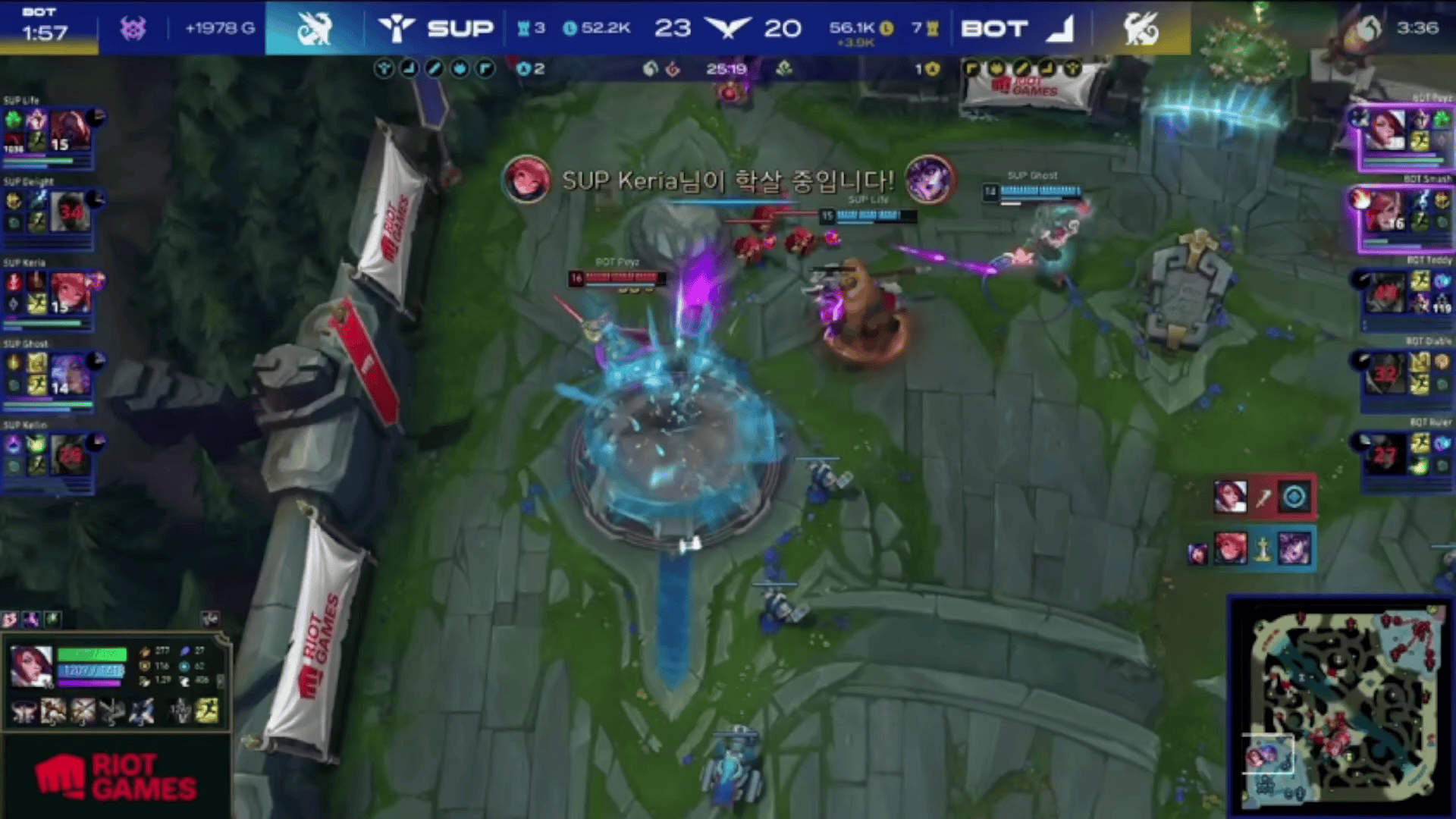Viewport: 1456px width, 819px height.
Task: Click the crossed-blades ability icon beside Flash
Action: [180, 711]
